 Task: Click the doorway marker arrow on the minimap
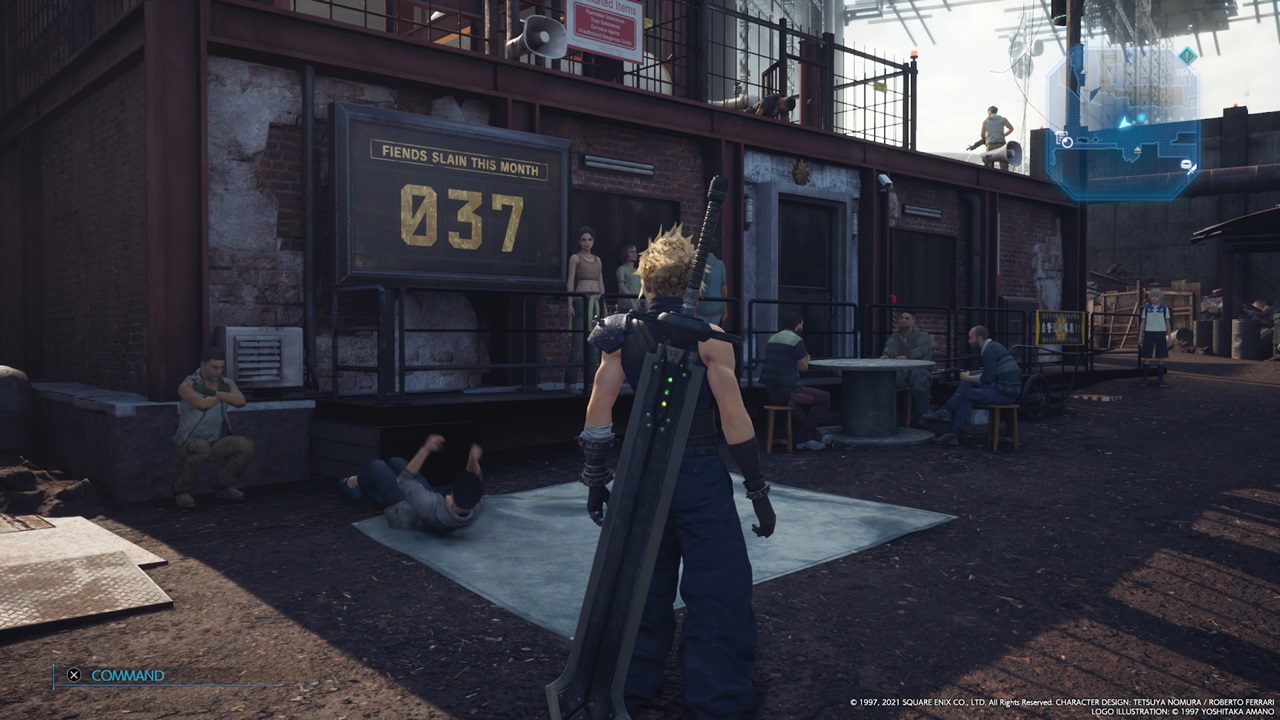tap(1137, 149)
